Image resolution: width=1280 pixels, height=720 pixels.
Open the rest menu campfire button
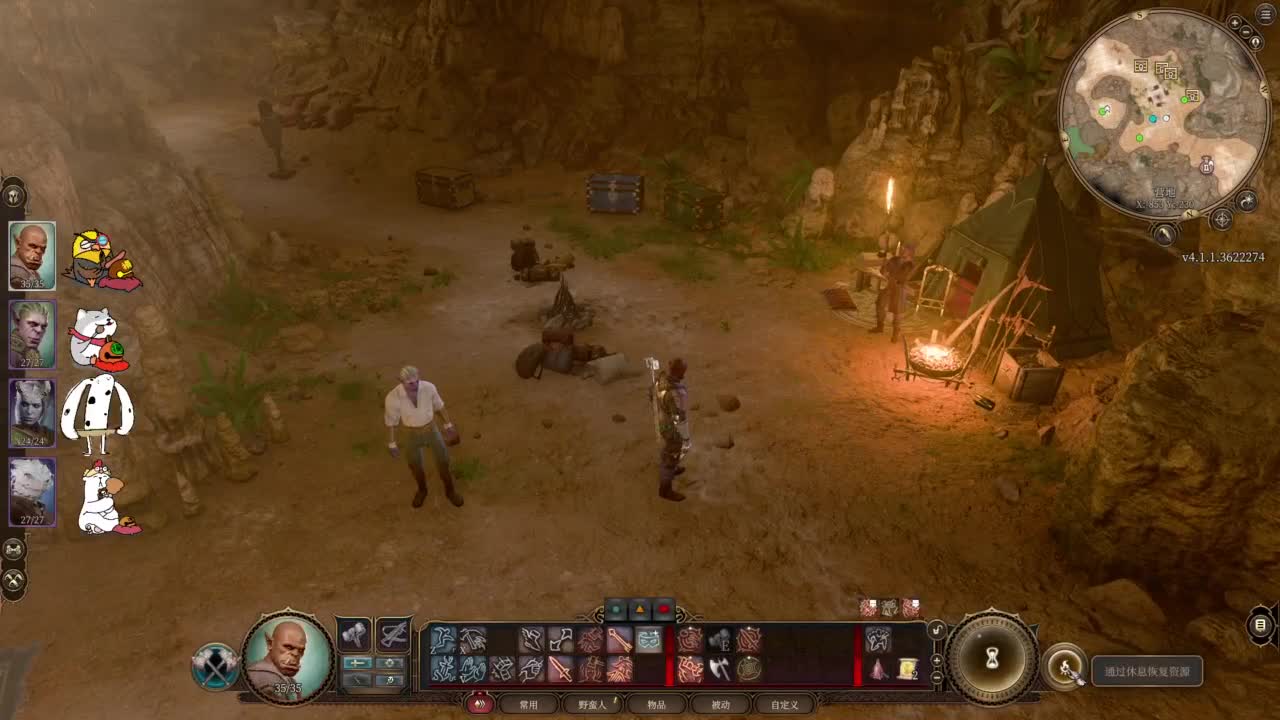(1066, 668)
